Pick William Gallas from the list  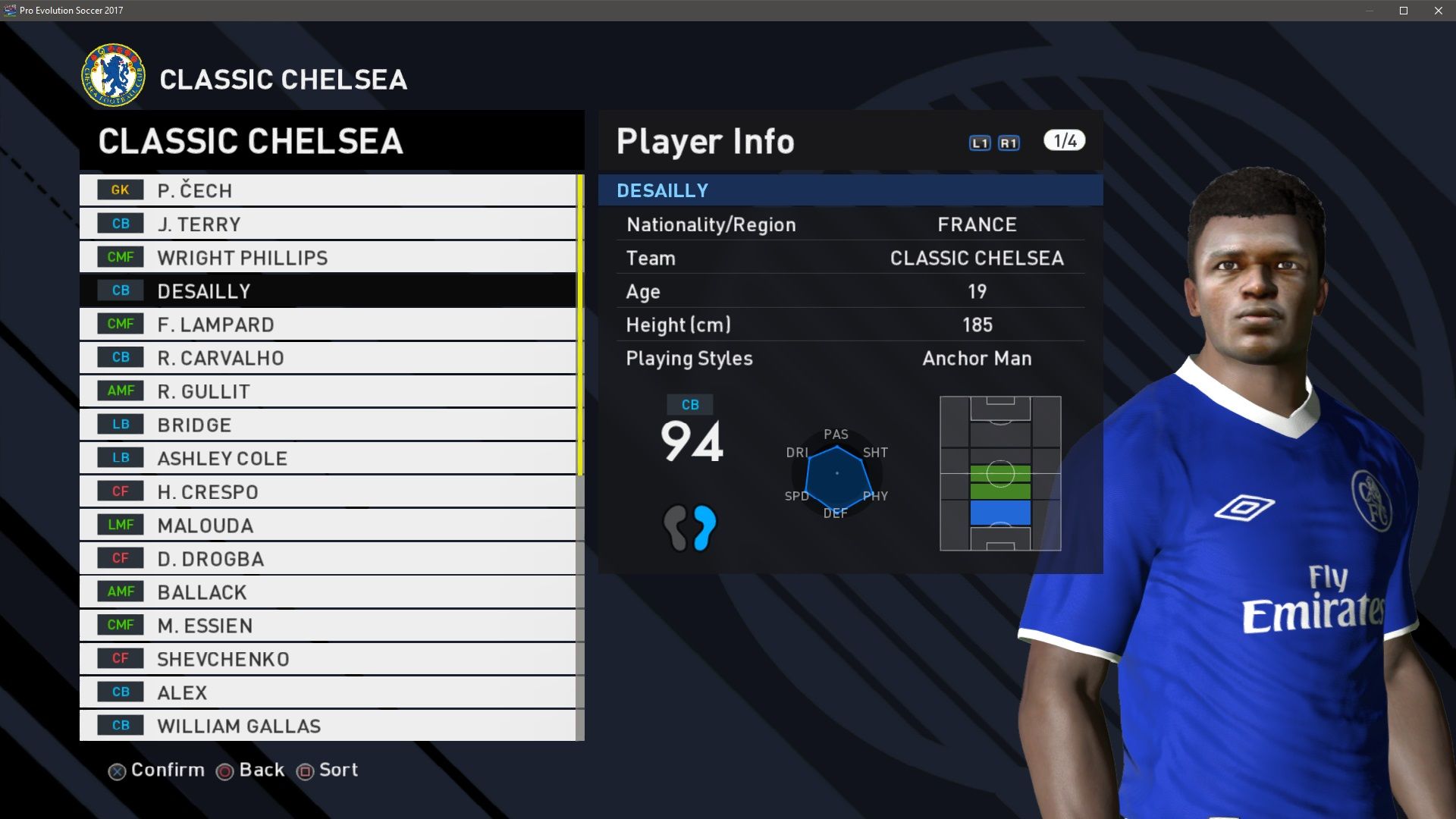pyautogui.click(x=328, y=726)
